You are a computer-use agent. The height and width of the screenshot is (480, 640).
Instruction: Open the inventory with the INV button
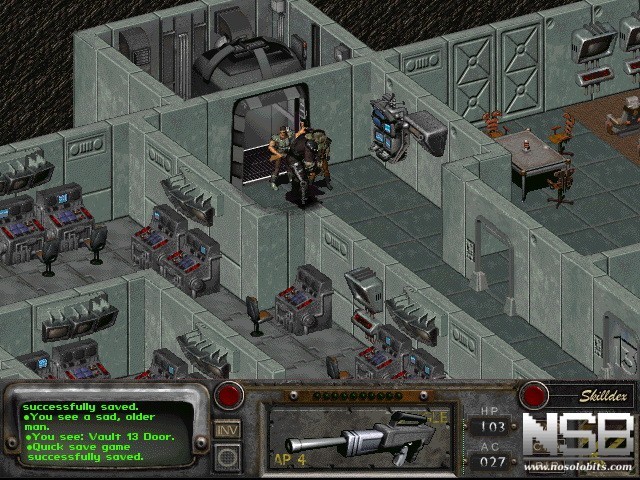click(228, 429)
